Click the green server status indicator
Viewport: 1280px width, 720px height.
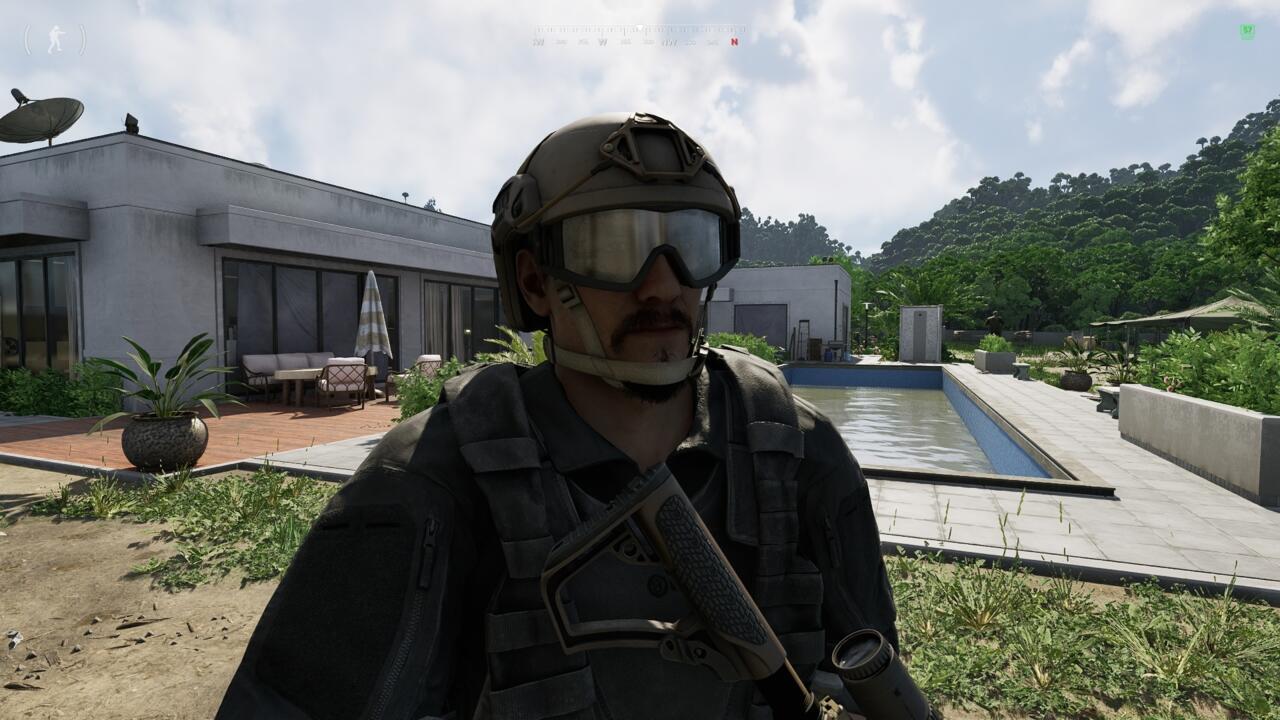(x=1248, y=32)
